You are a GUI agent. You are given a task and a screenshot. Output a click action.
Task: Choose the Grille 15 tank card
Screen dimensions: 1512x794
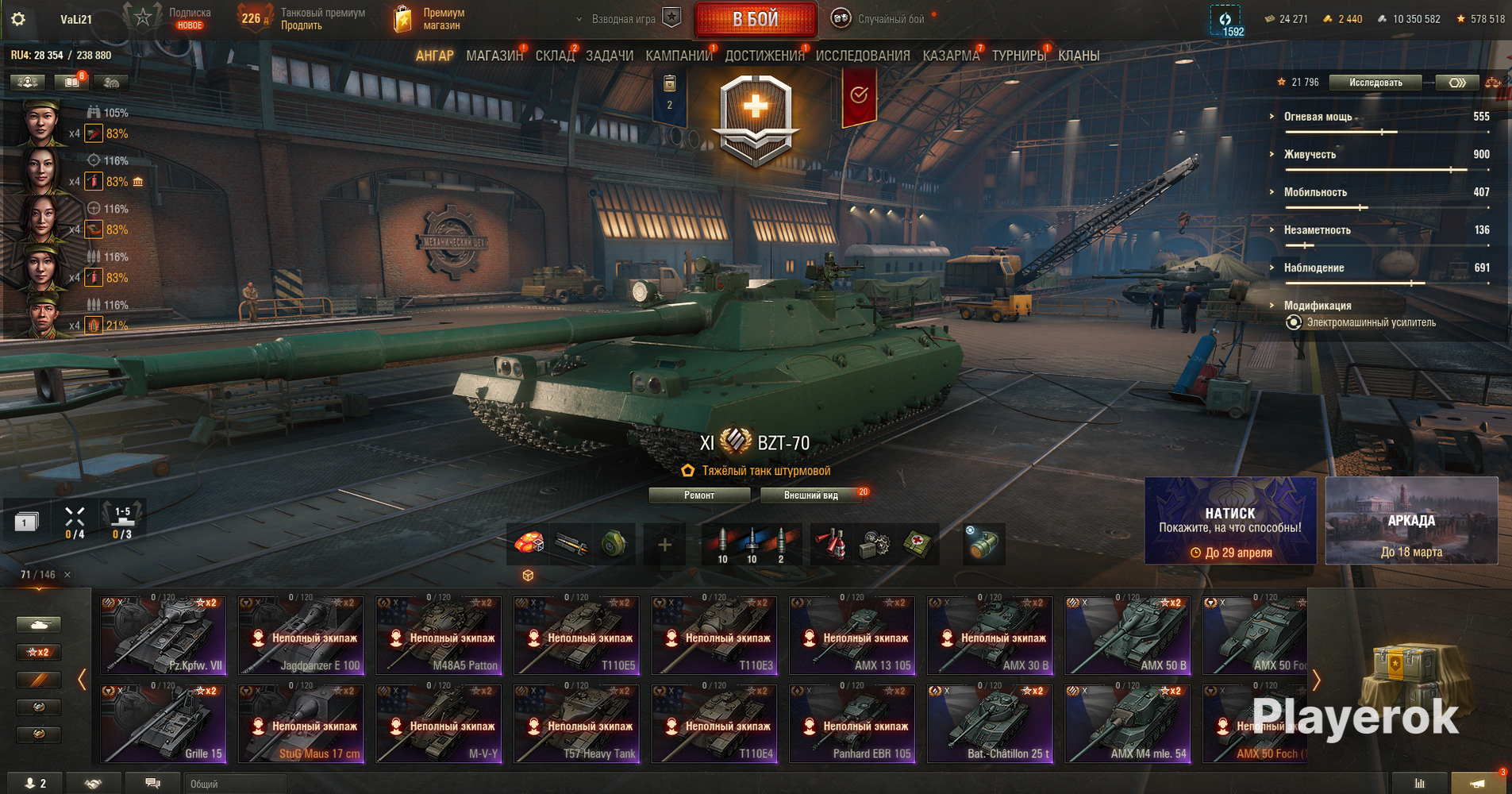[164, 723]
